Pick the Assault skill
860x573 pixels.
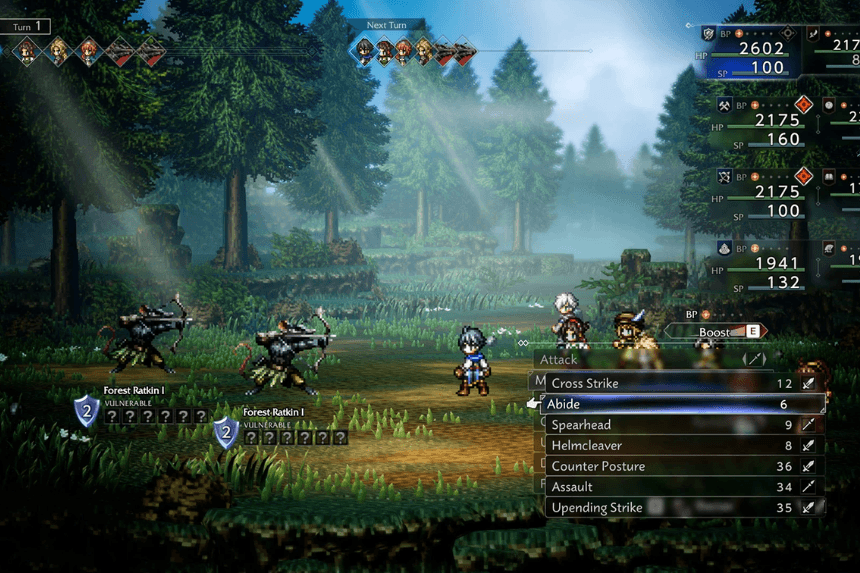pyautogui.click(x=680, y=487)
